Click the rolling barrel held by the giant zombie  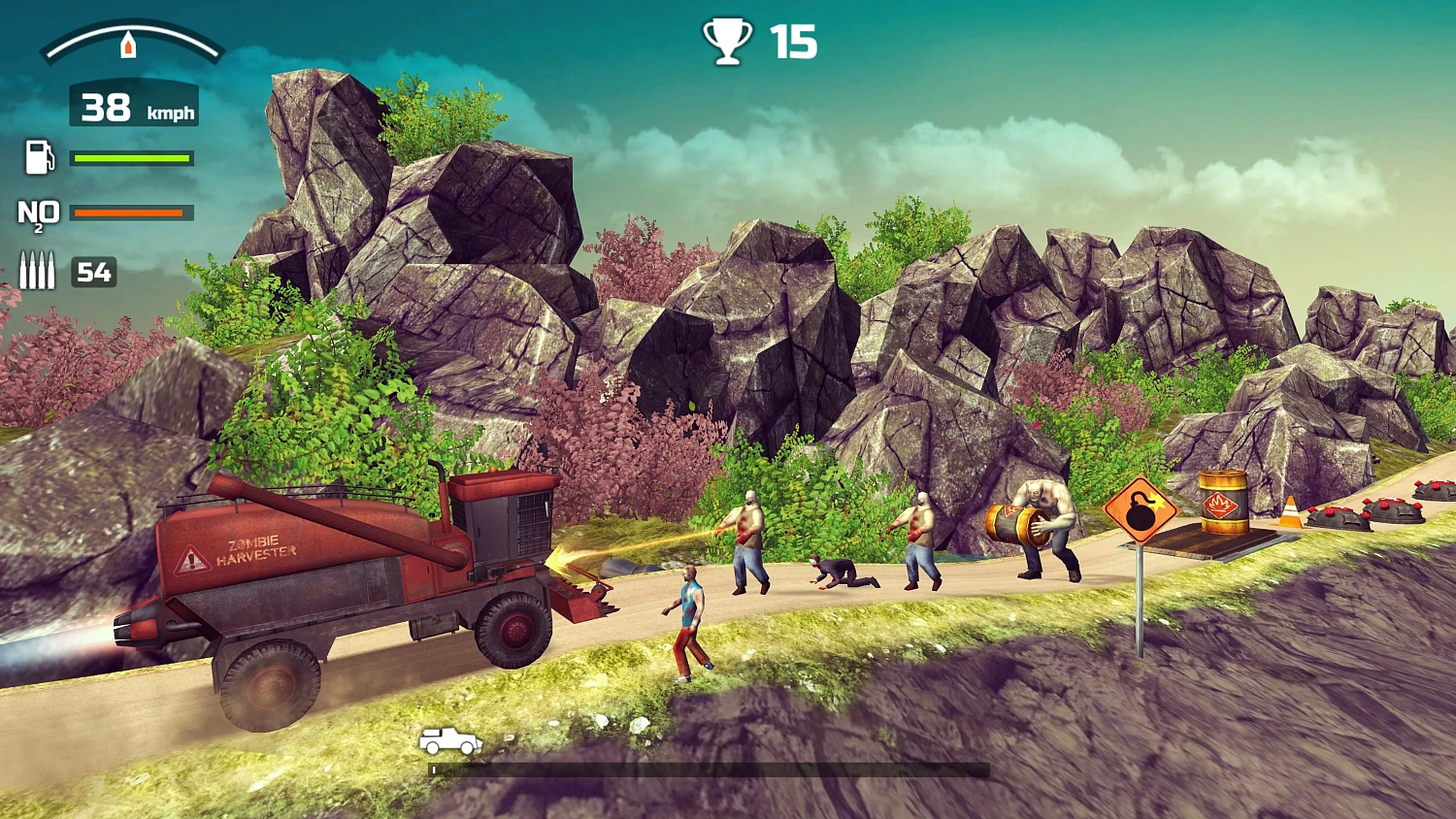coord(1013,524)
